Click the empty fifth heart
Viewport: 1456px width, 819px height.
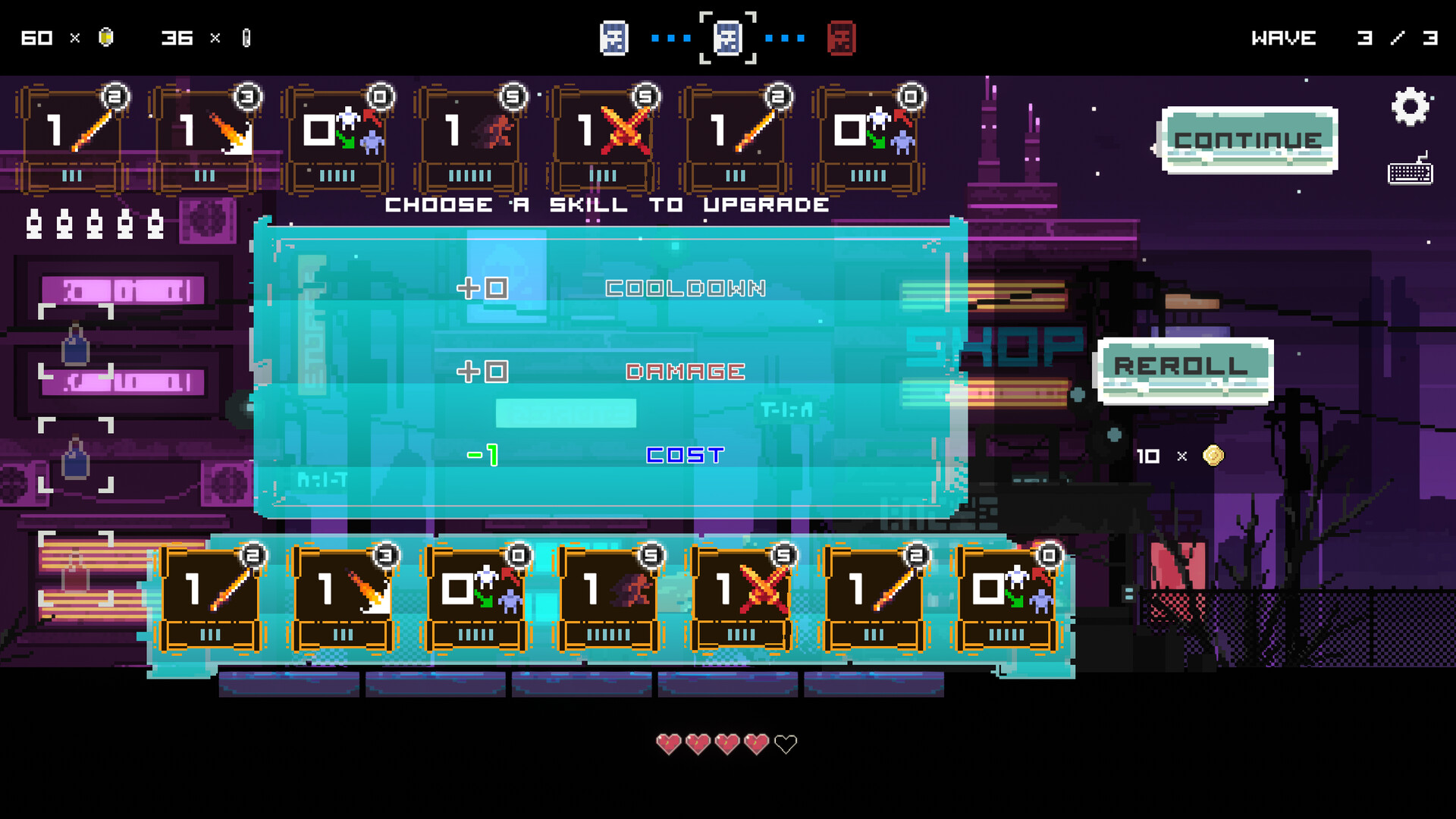click(785, 745)
